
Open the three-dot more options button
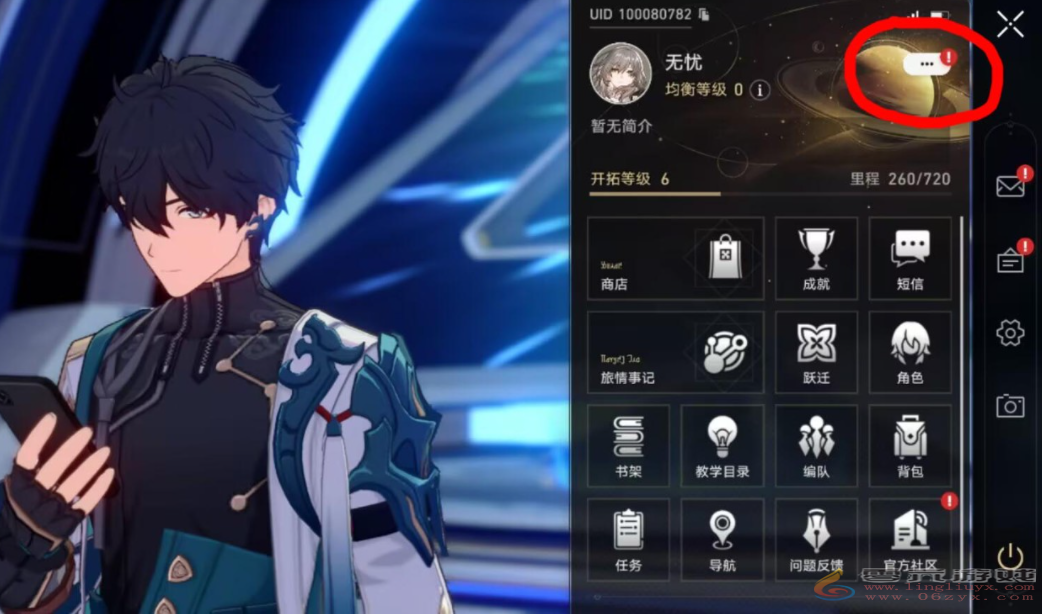pos(926,63)
